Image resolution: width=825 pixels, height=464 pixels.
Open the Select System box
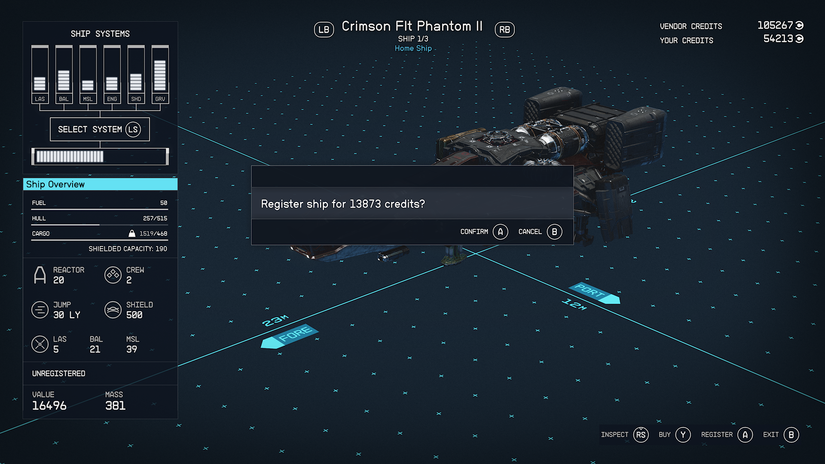tap(99, 129)
